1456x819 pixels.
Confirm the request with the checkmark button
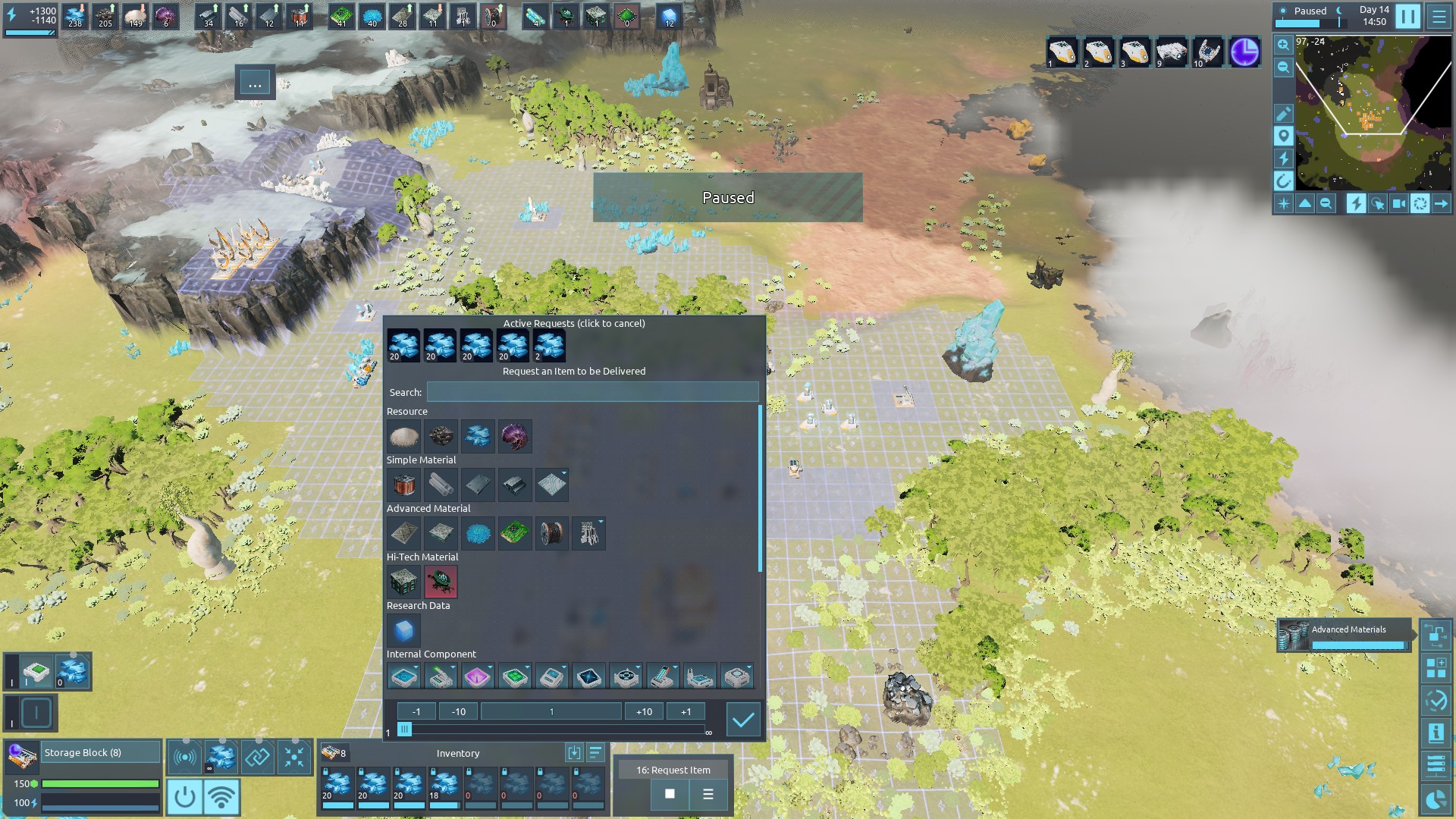742,720
